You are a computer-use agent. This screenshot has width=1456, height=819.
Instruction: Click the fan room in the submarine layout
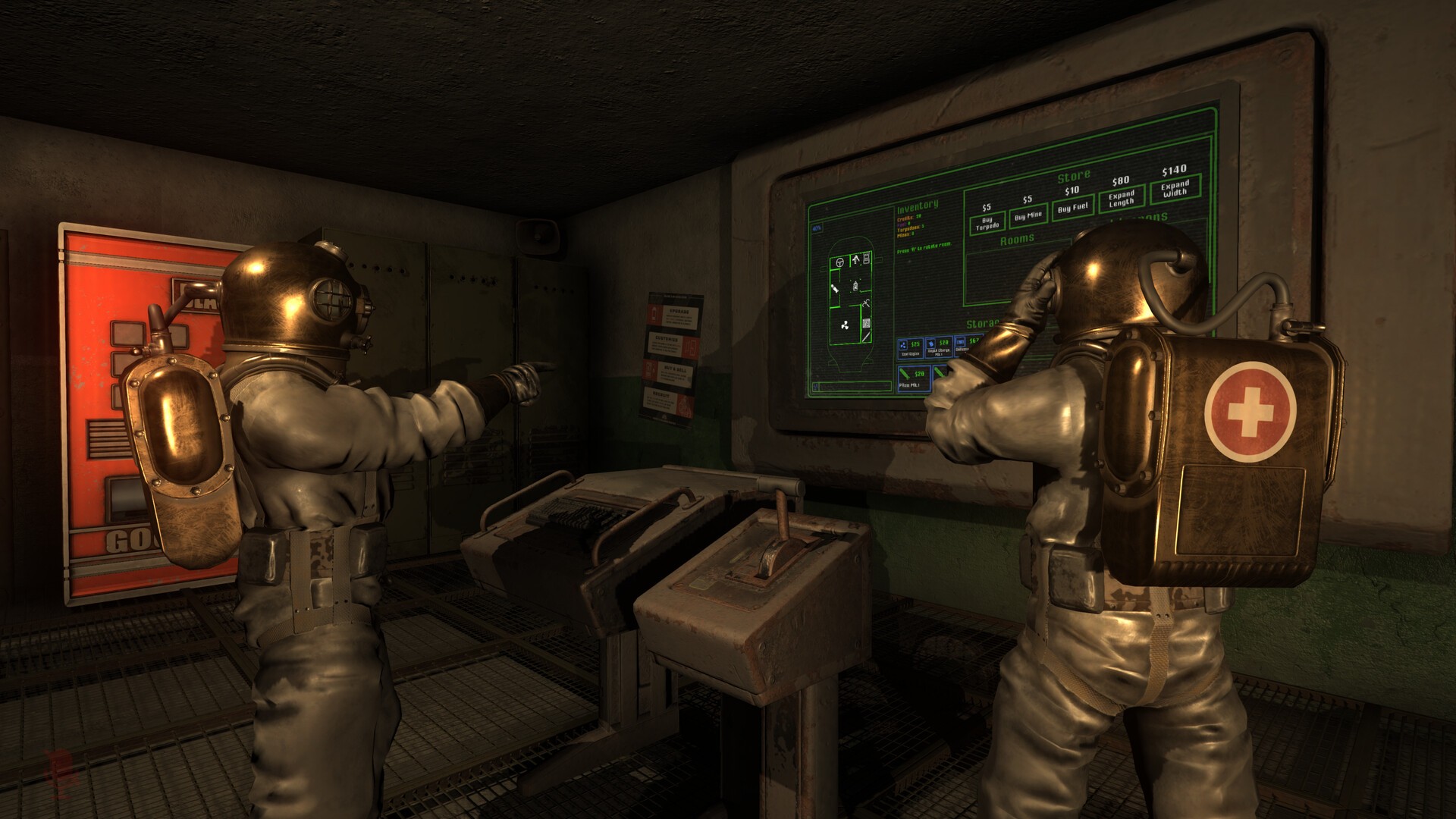pos(844,326)
